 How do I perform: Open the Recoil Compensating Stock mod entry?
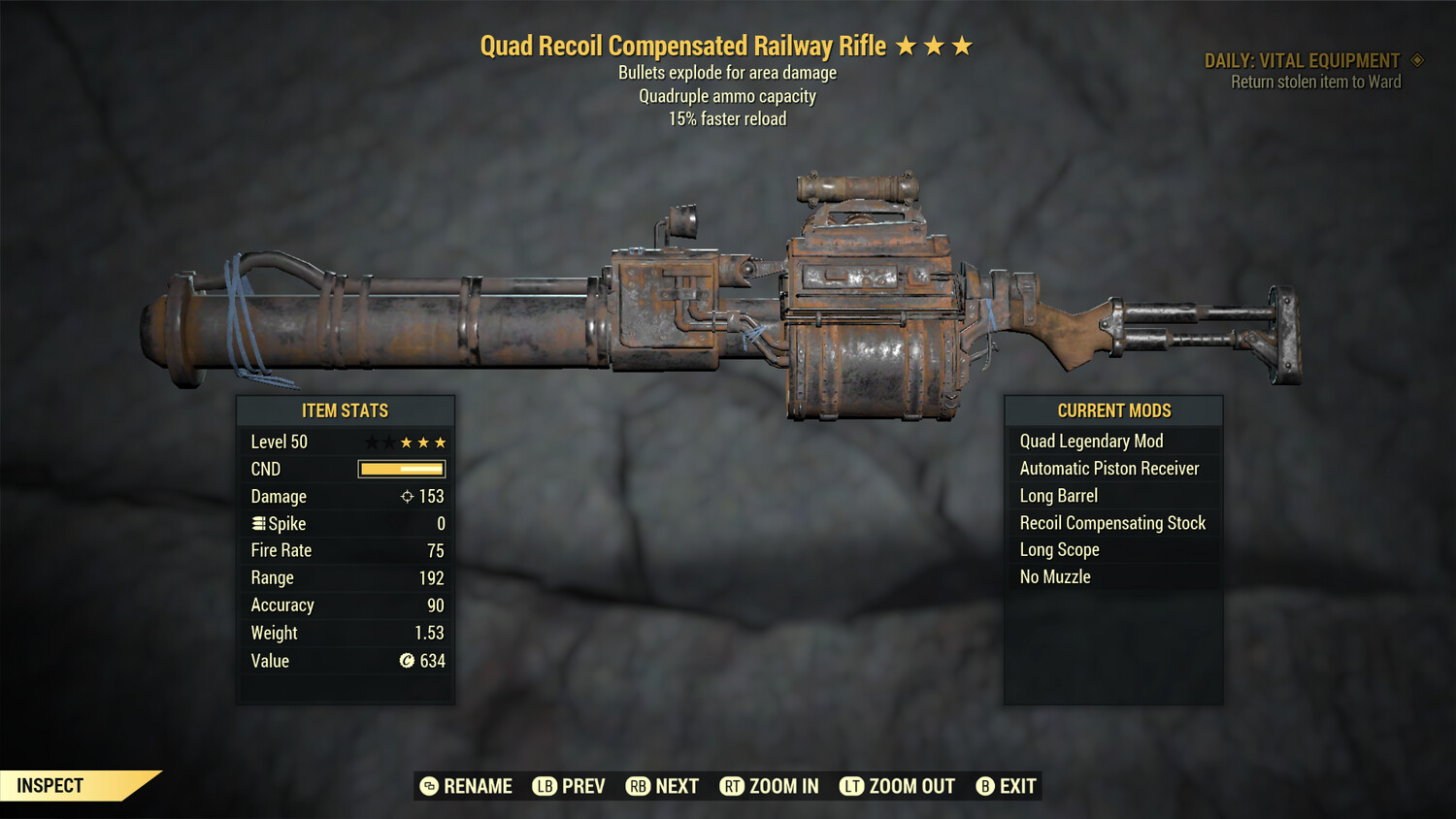(1112, 522)
